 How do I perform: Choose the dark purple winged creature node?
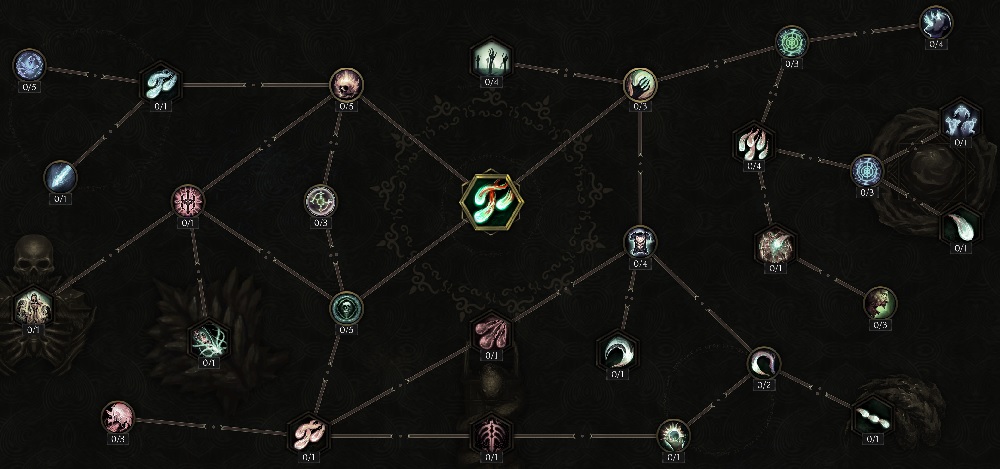click(x=936, y=21)
